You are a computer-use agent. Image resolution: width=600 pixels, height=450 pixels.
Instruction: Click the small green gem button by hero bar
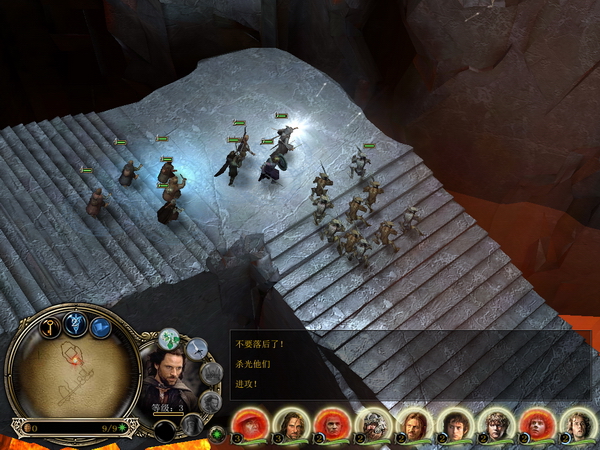[217, 434]
